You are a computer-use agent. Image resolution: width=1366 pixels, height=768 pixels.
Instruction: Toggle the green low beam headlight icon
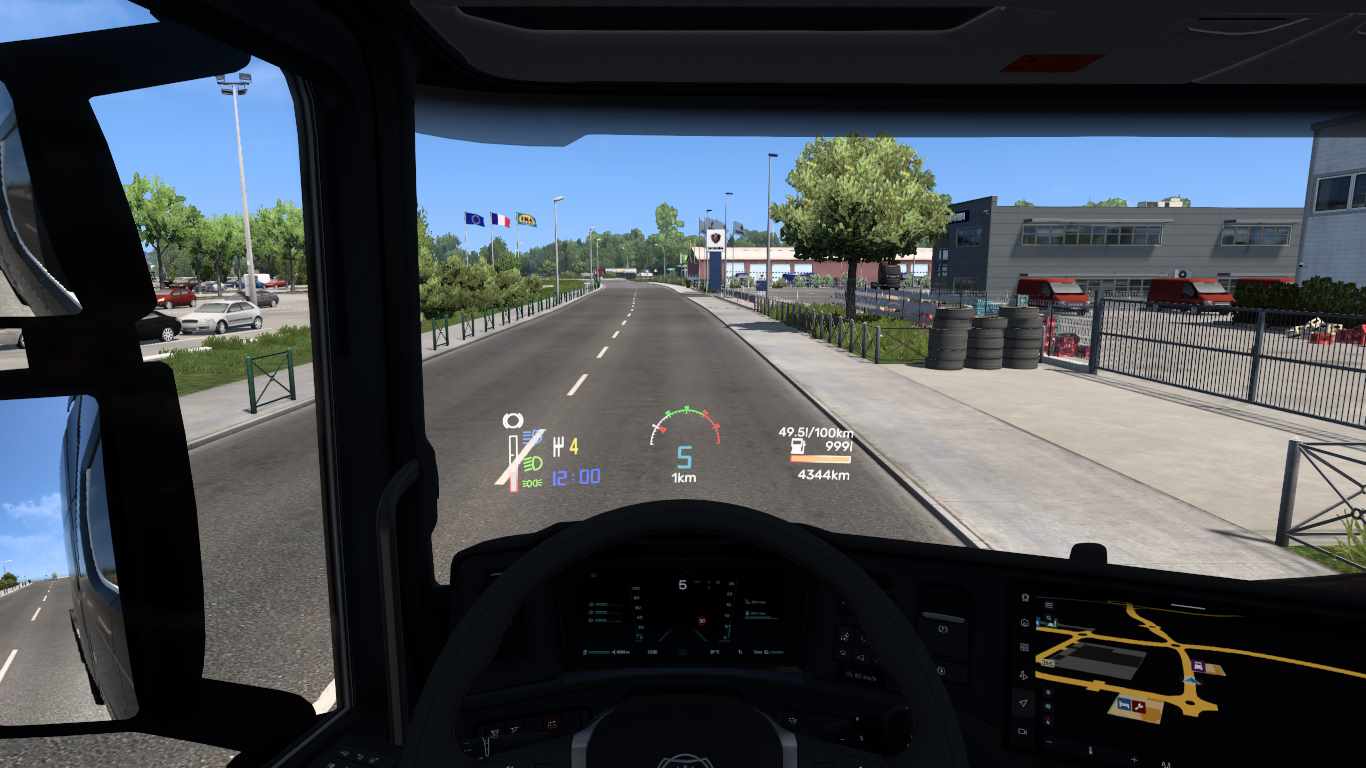(x=532, y=463)
